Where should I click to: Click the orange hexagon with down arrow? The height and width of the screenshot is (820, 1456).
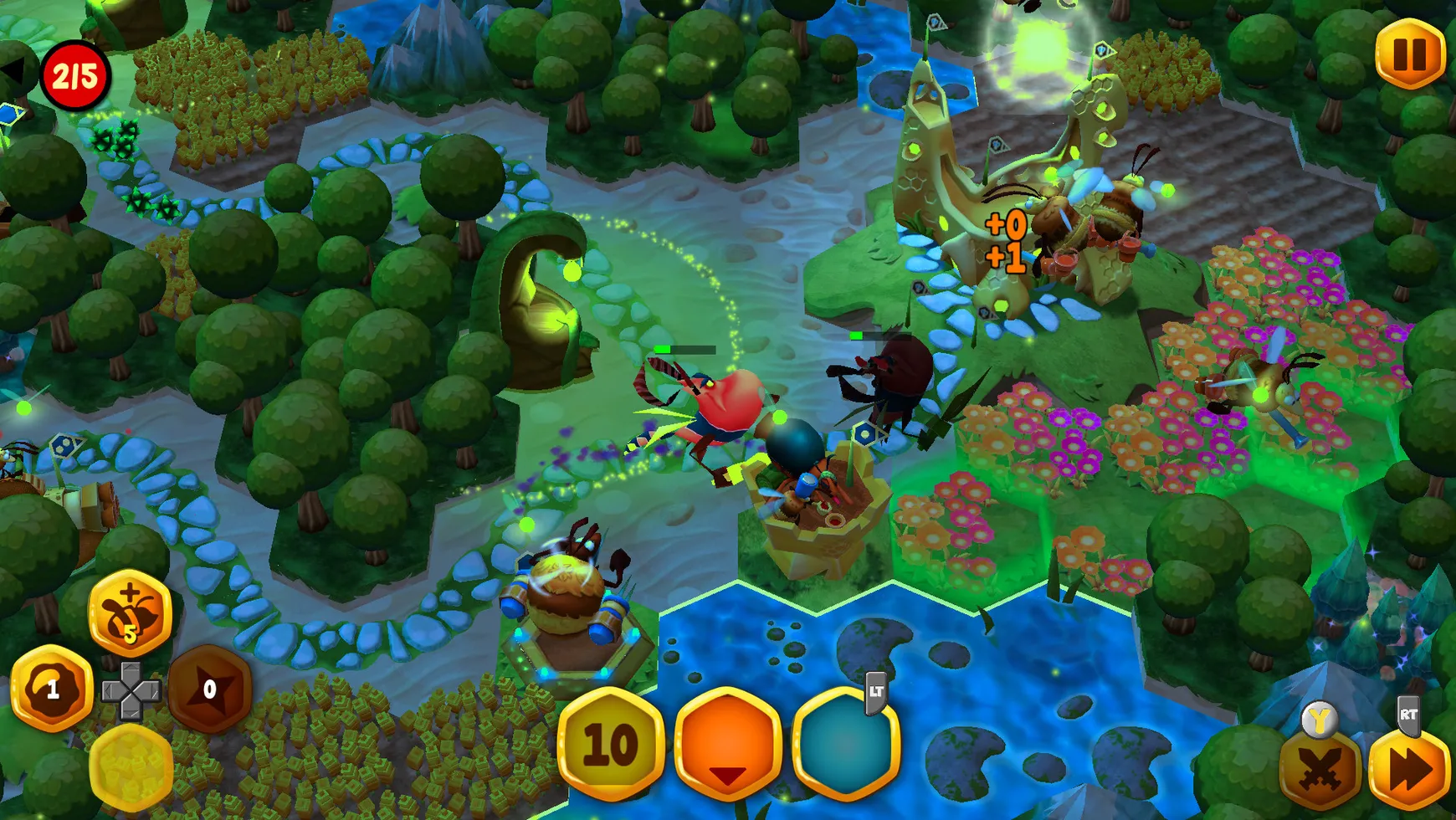click(x=728, y=744)
